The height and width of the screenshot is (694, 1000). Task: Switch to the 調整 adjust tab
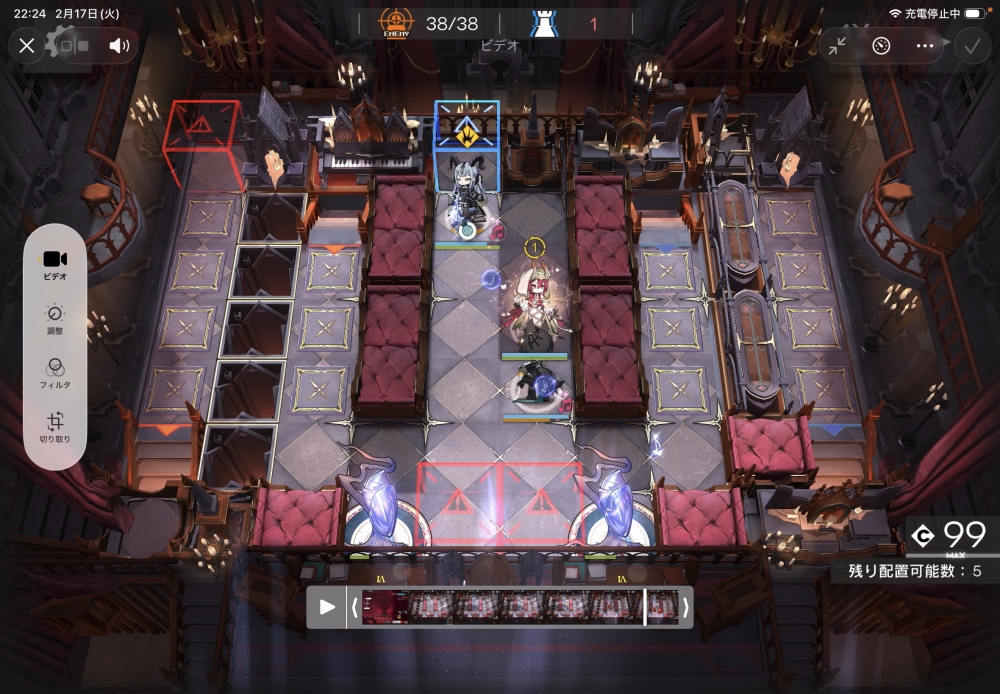coord(55,320)
